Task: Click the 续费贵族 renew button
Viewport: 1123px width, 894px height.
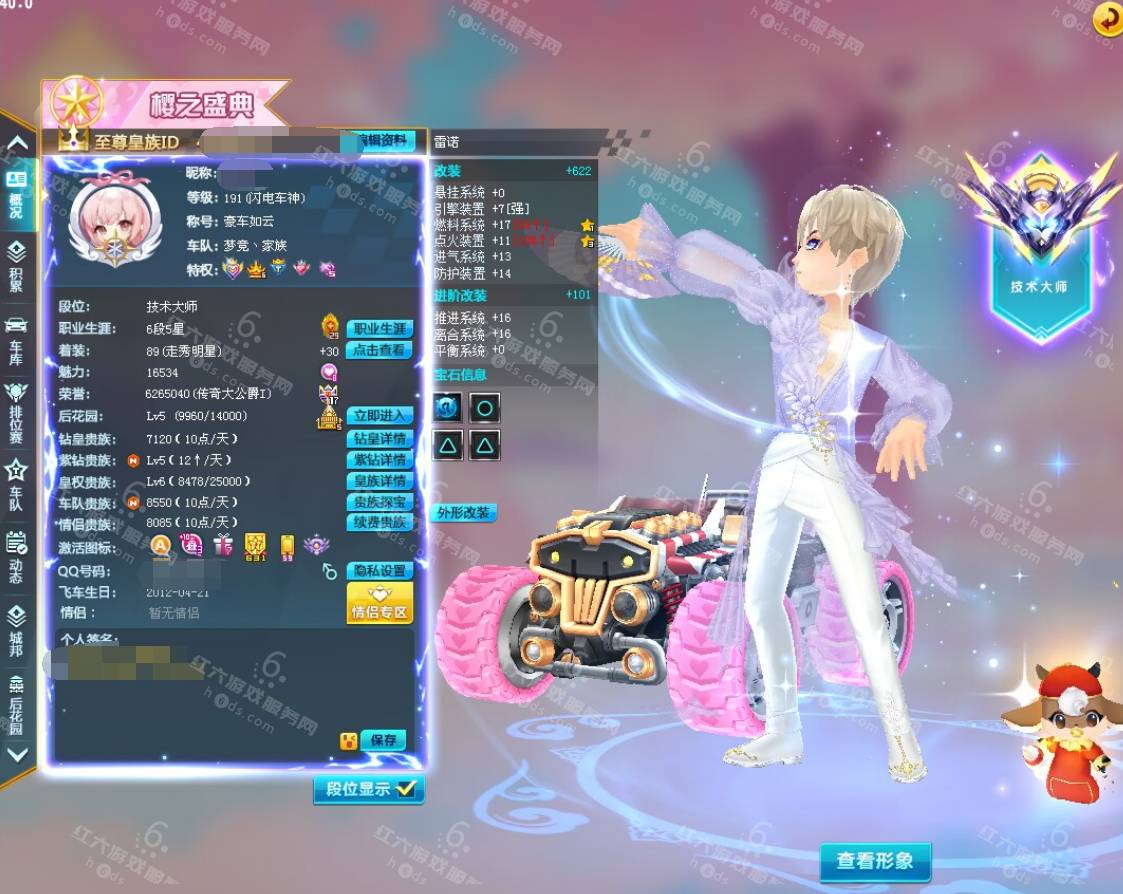Action: [x=379, y=522]
